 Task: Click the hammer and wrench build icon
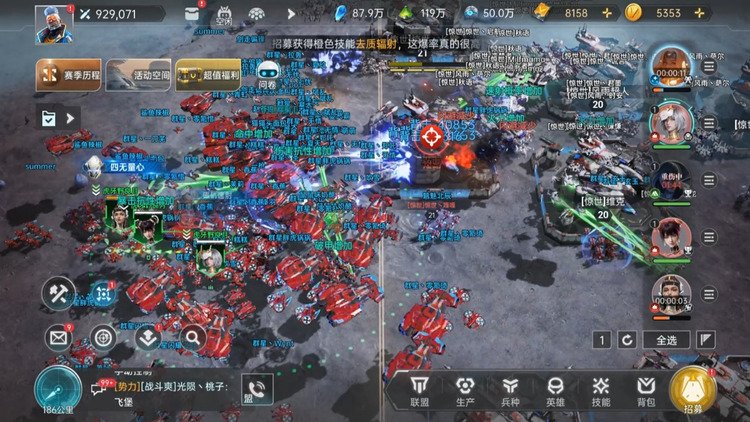58,293
